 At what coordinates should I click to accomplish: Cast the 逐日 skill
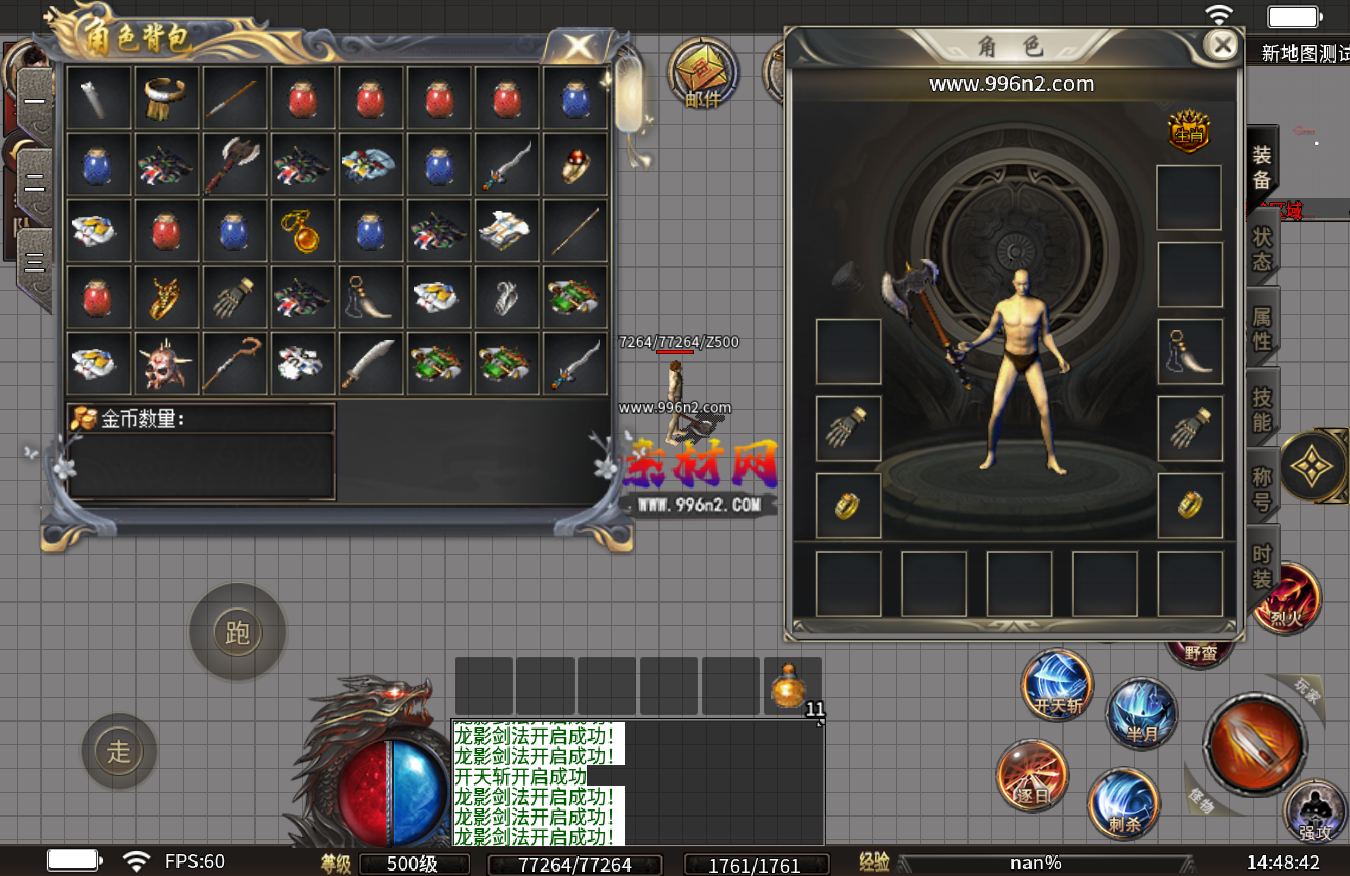(x=1032, y=776)
